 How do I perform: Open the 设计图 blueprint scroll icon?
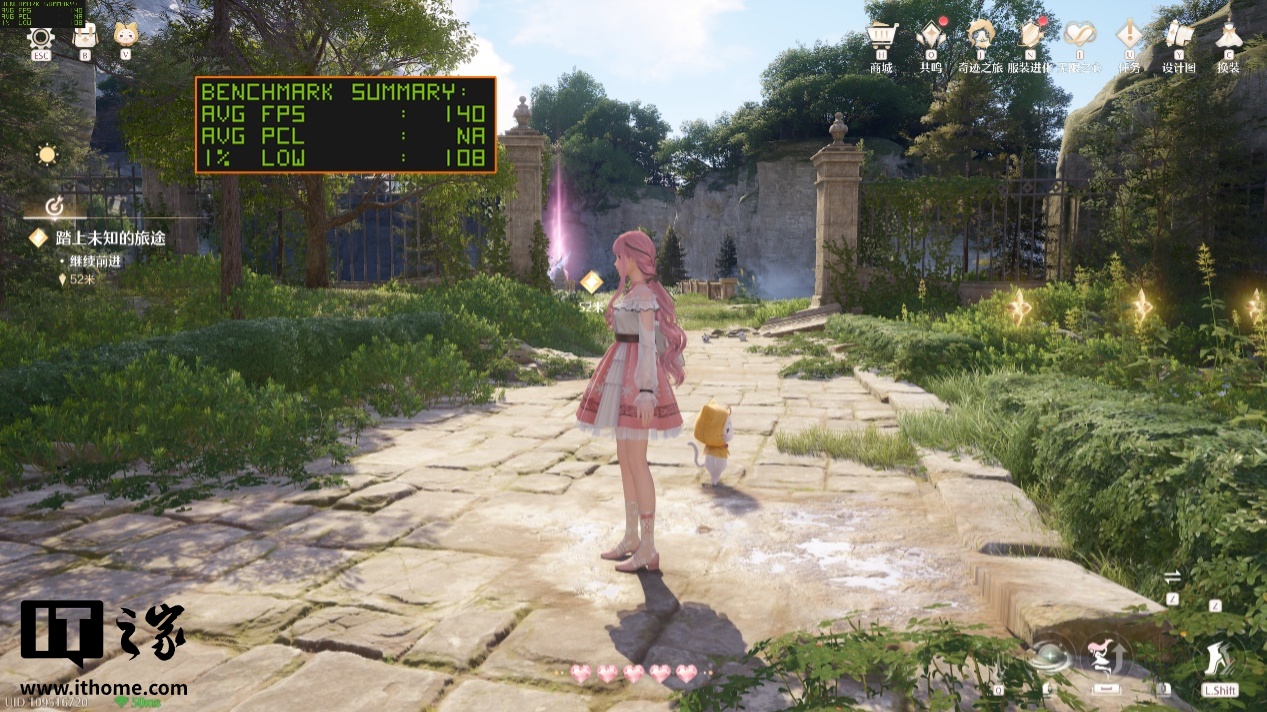(x=1179, y=38)
